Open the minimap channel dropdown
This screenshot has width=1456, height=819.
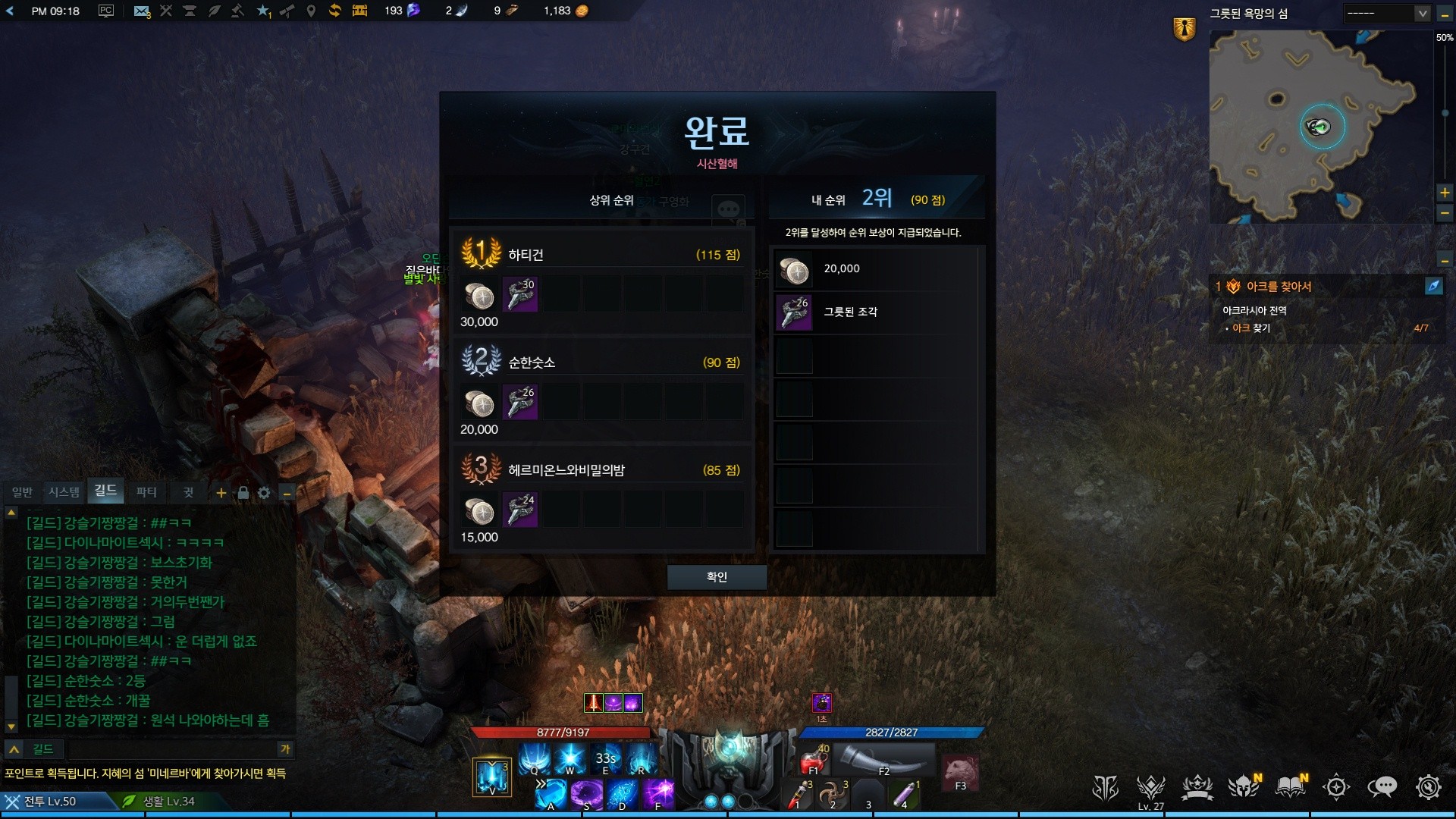pyautogui.click(x=1387, y=13)
